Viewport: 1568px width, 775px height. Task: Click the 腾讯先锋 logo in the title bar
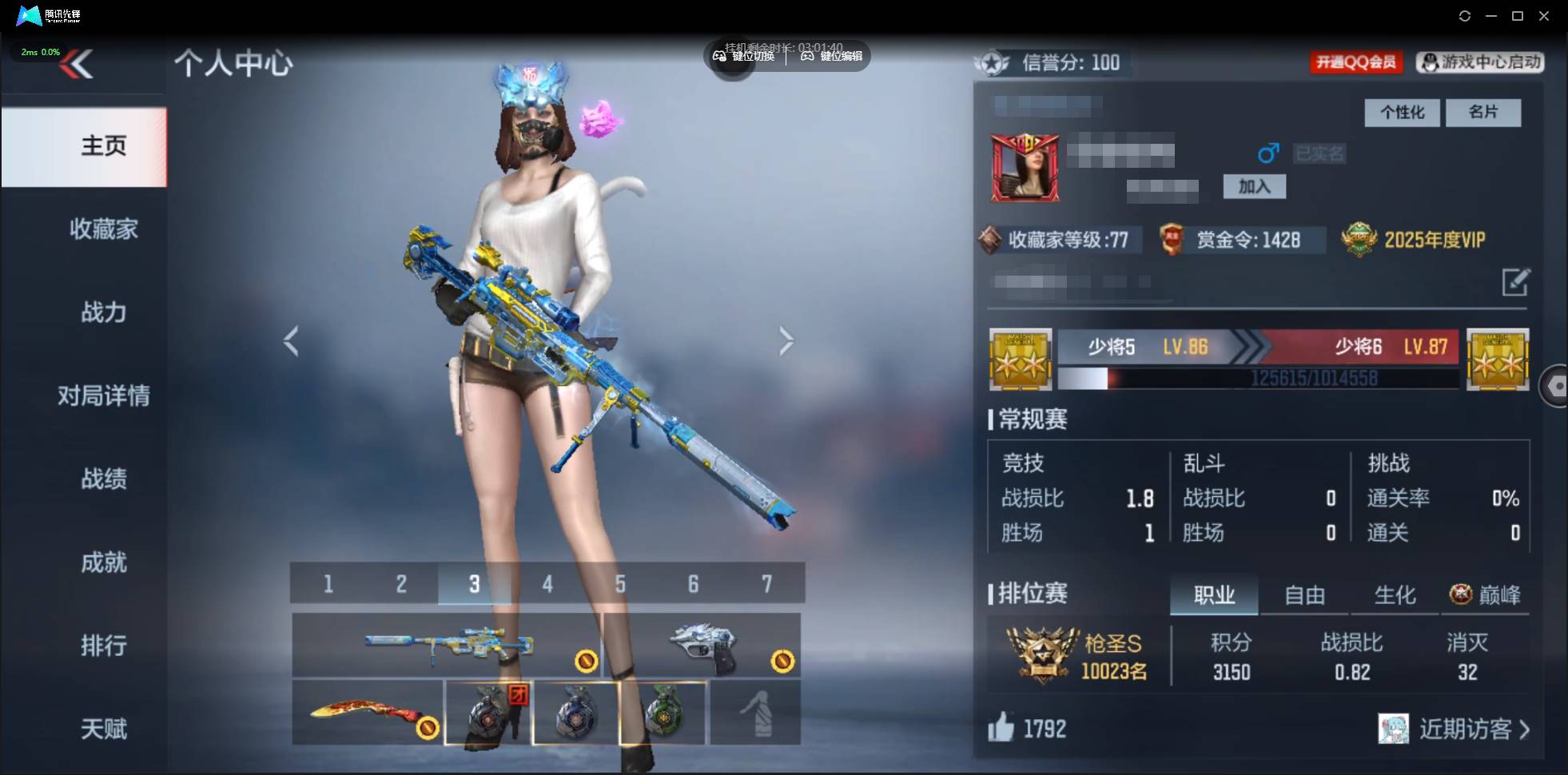[28, 15]
